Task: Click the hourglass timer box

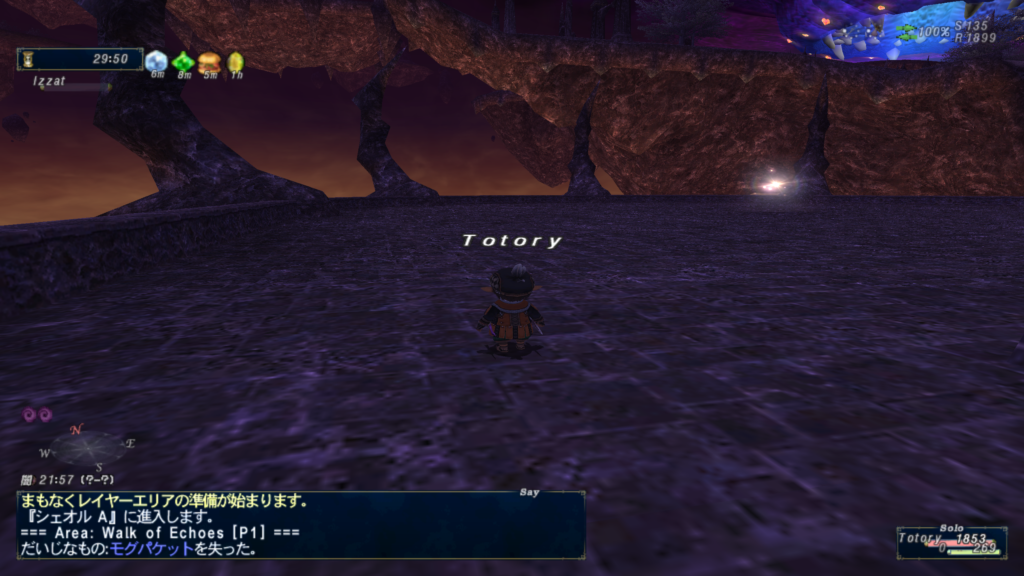Action: pyautogui.click(x=79, y=59)
